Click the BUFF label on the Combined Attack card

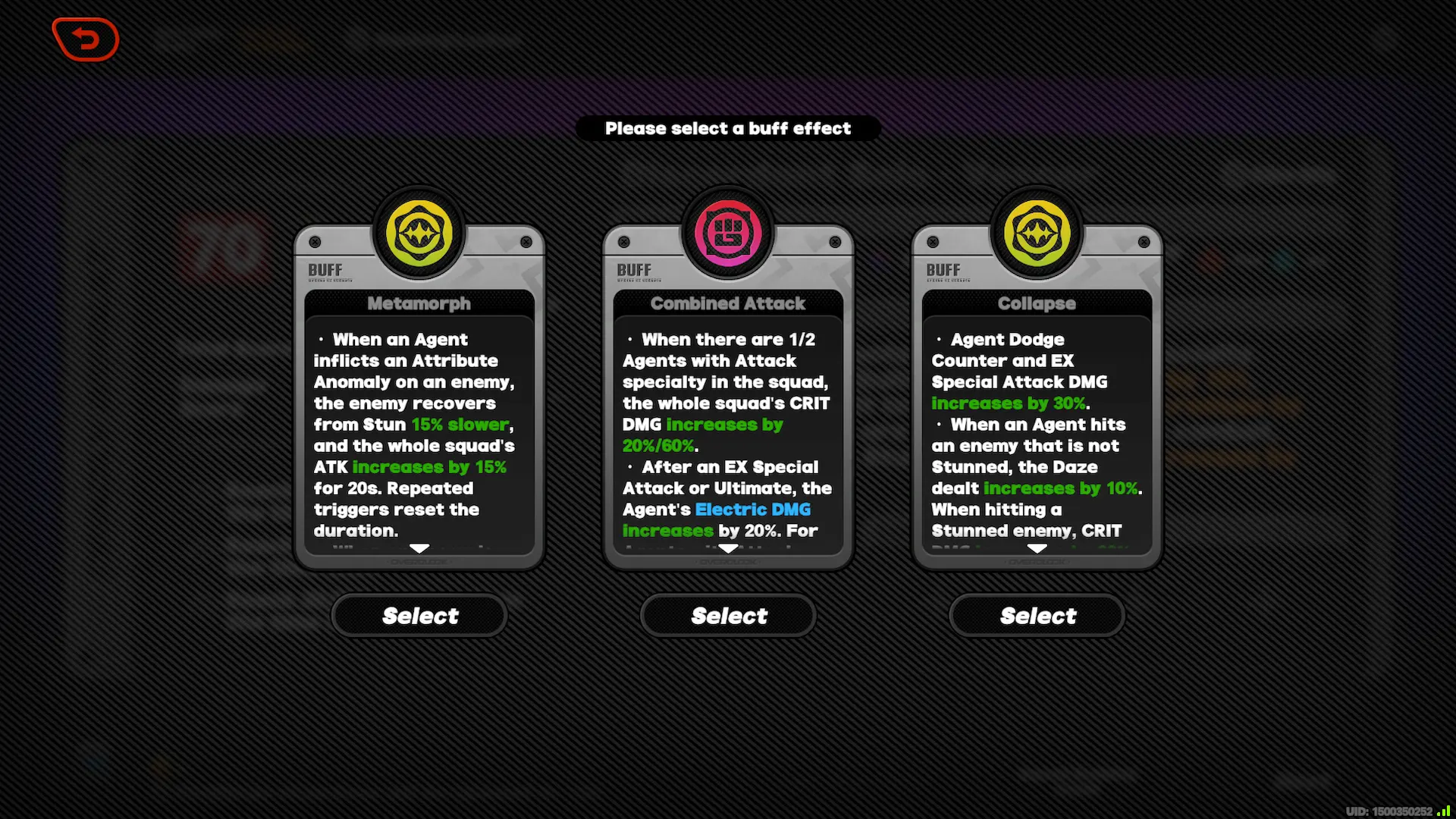(x=635, y=269)
